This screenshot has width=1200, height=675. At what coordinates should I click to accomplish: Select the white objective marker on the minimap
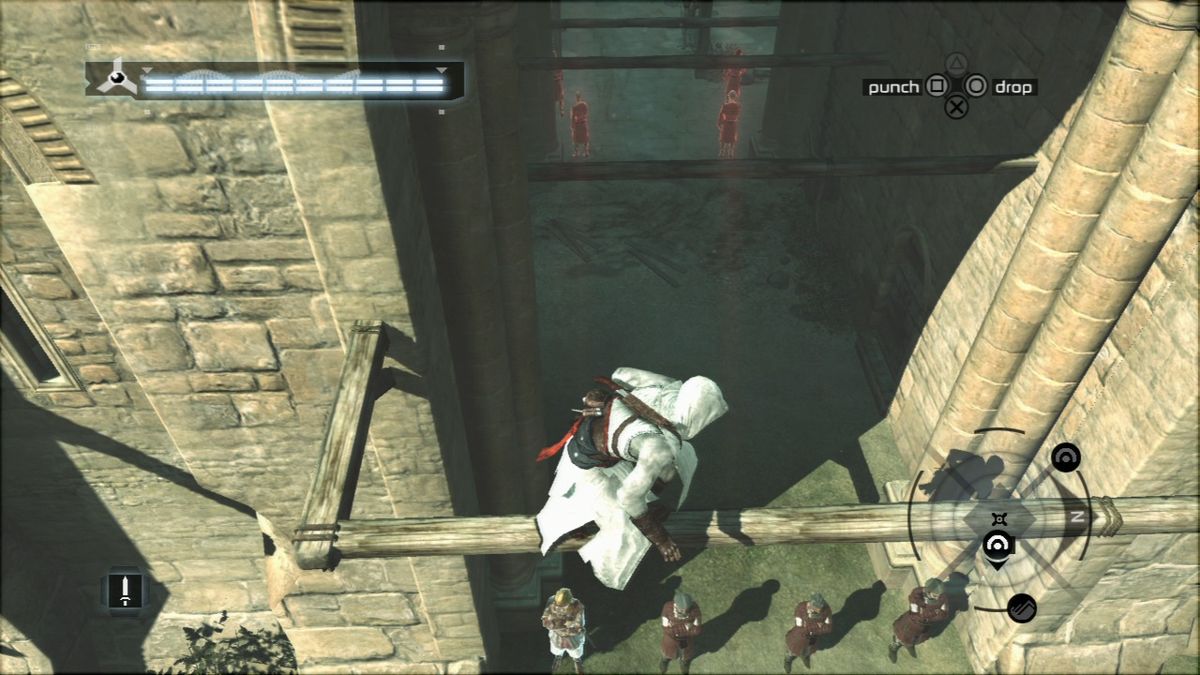click(x=997, y=545)
